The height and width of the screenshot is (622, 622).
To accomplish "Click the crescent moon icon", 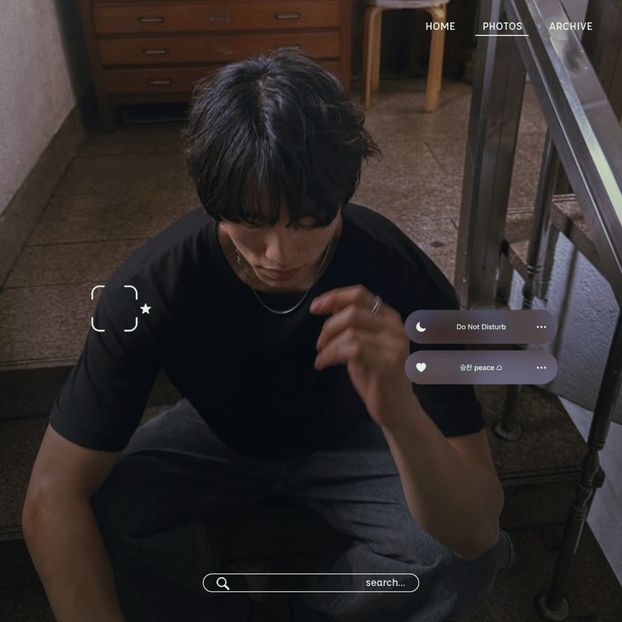I will click(421, 327).
